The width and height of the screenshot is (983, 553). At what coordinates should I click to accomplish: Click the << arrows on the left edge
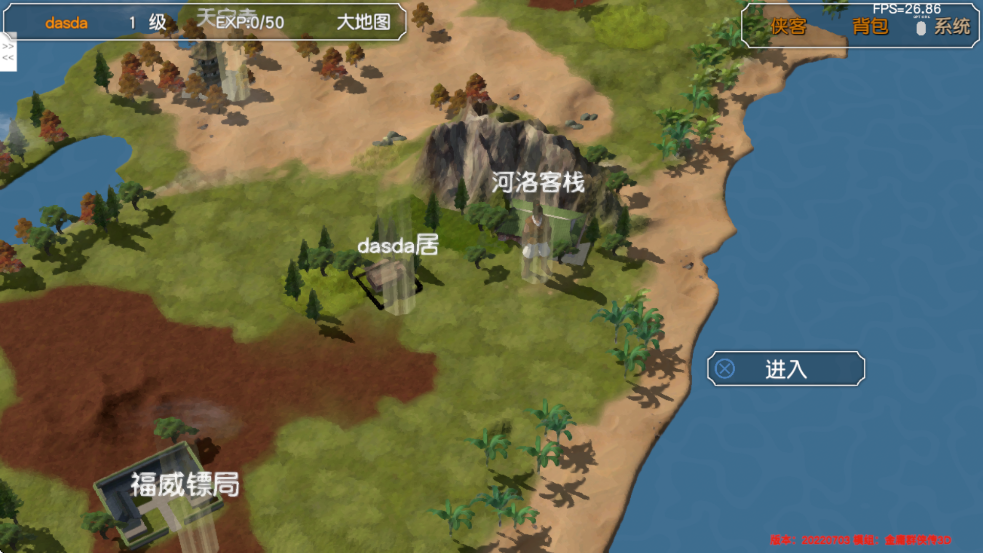coord(8,58)
